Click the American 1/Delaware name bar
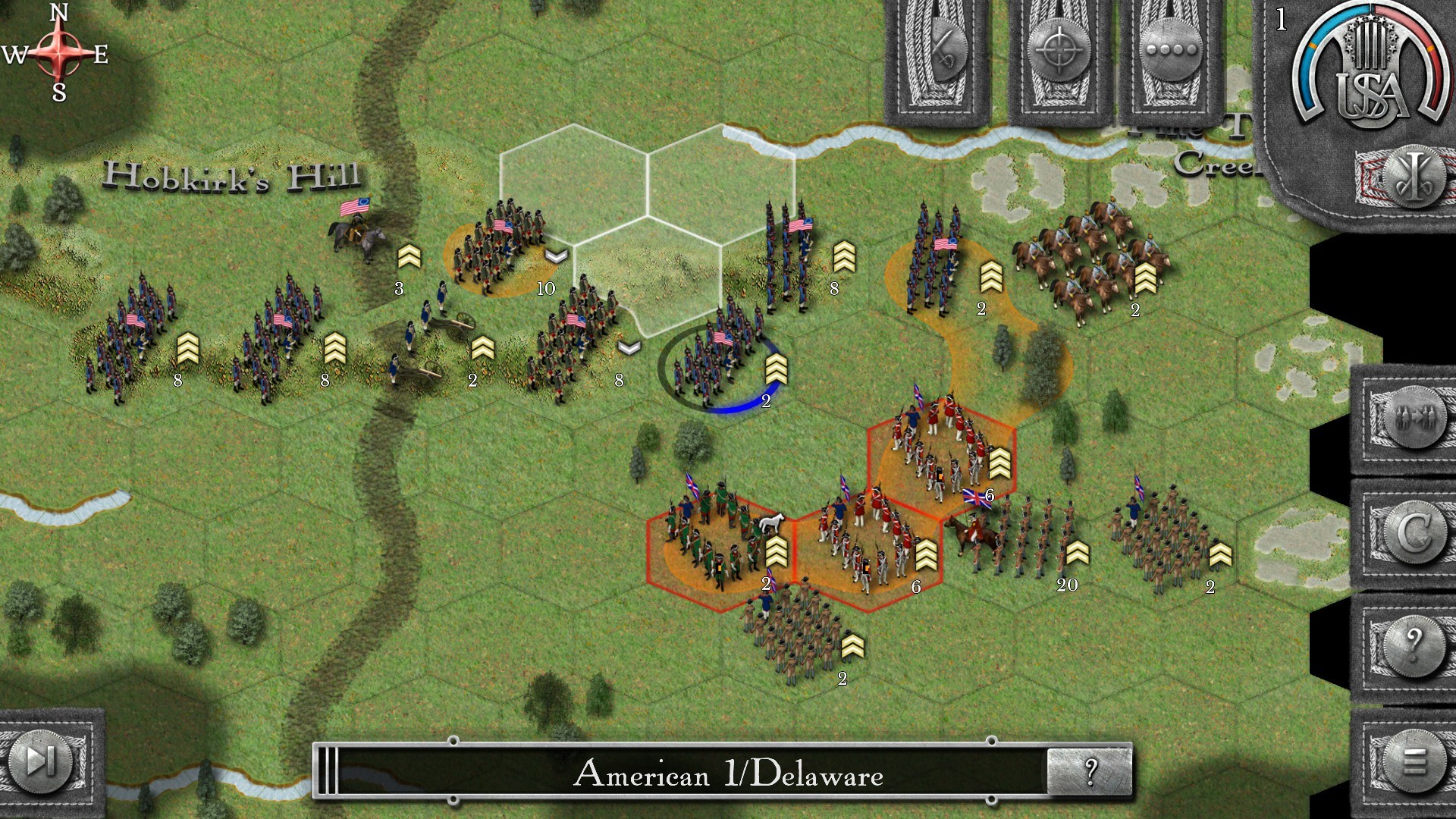 (x=728, y=775)
